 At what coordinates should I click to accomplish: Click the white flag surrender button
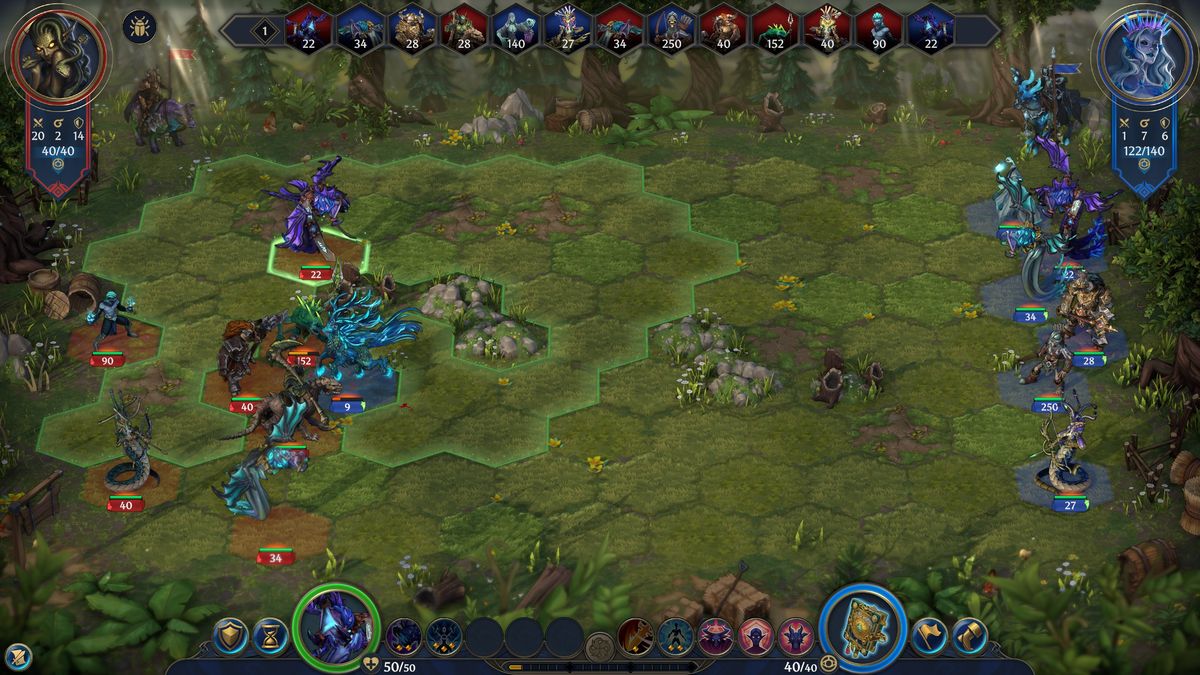[929, 635]
